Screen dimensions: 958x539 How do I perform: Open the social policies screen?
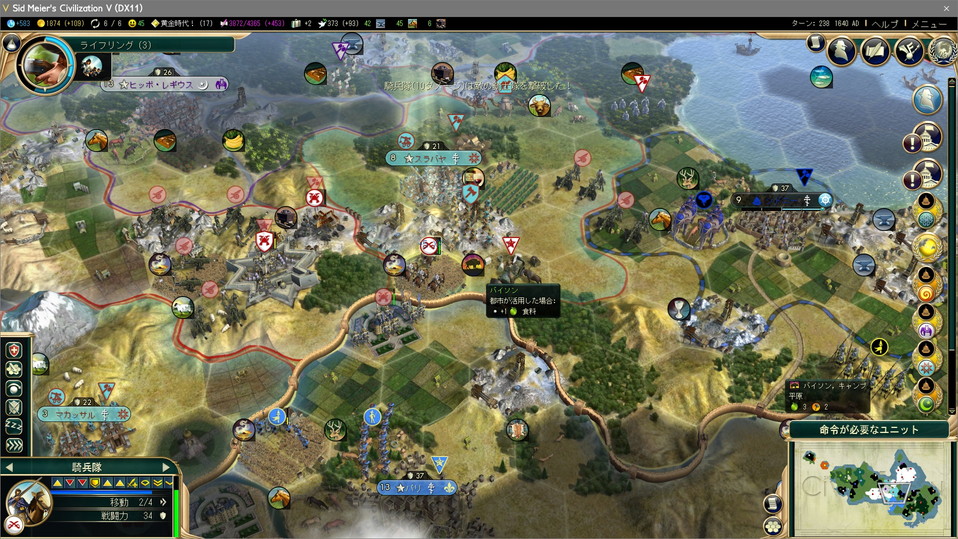[x=875, y=51]
